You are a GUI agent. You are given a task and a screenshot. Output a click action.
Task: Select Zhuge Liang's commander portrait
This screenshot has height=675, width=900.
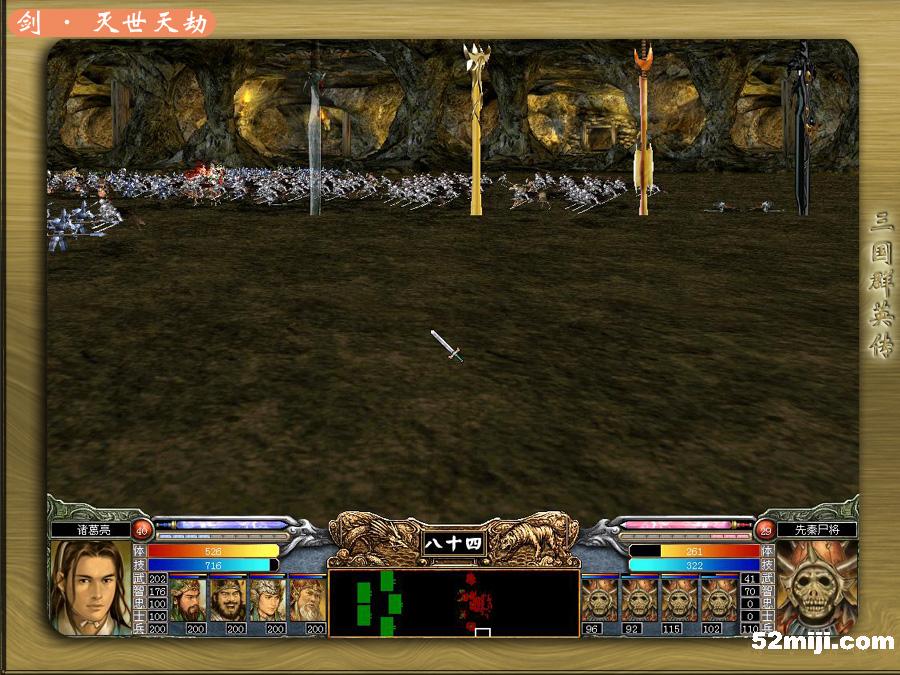[90, 587]
